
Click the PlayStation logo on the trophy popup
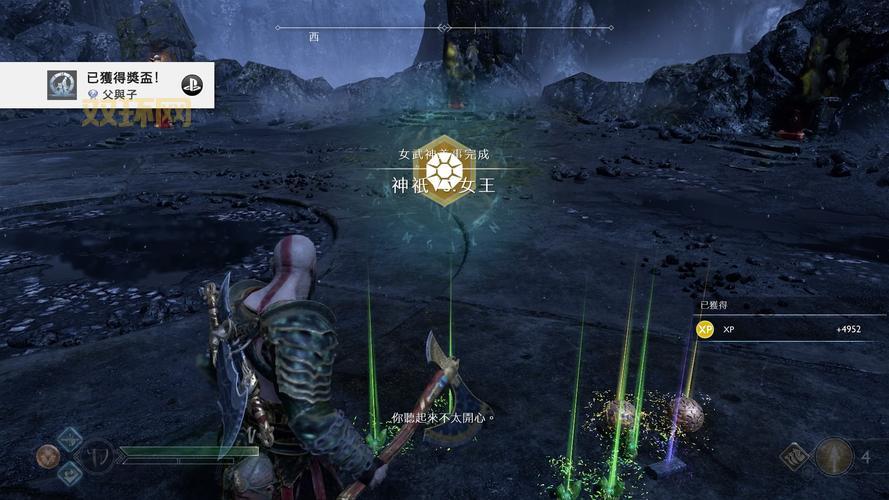pyautogui.click(x=193, y=85)
